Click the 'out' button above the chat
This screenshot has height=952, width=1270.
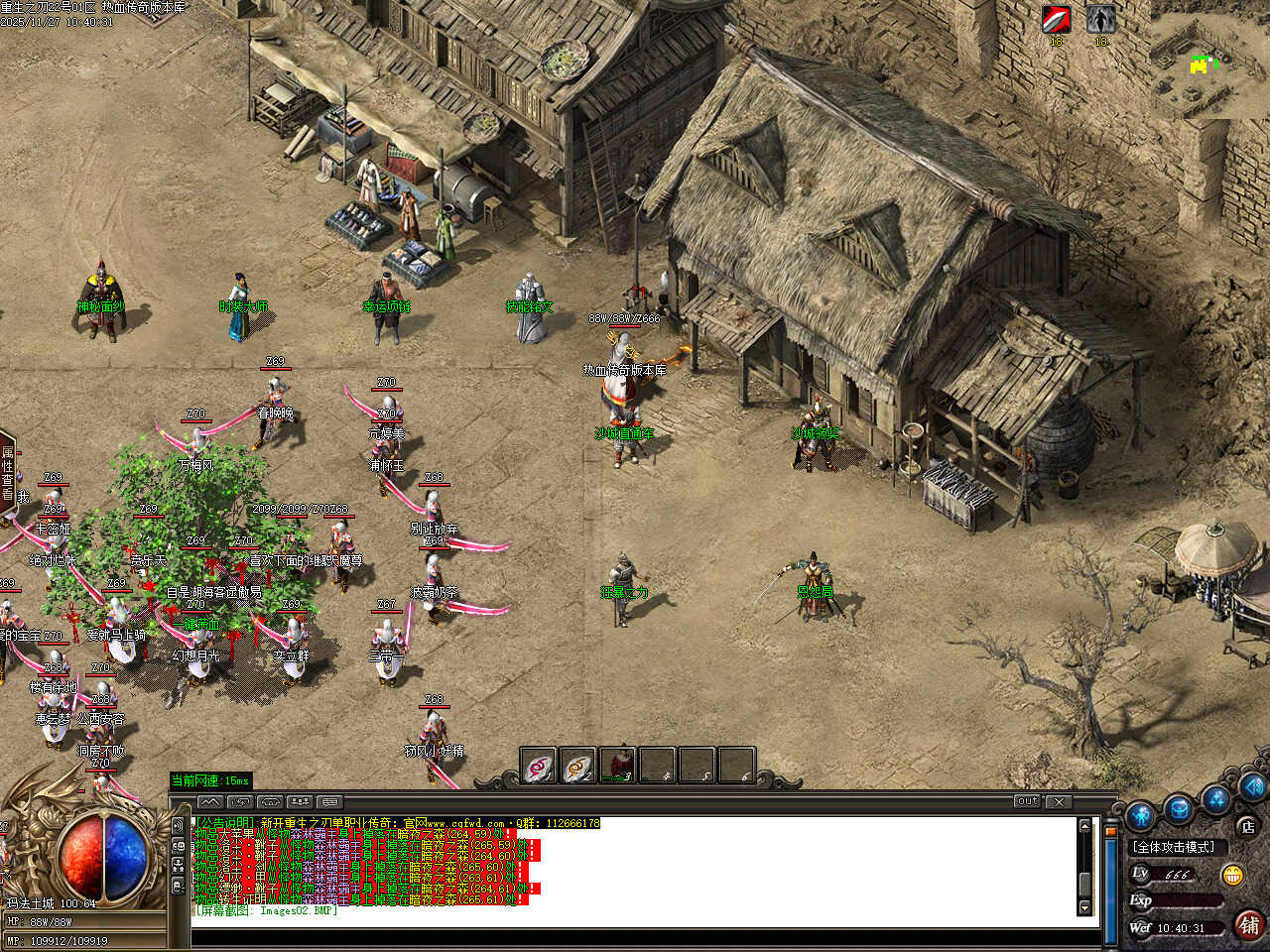pyautogui.click(x=1027, y=801)
